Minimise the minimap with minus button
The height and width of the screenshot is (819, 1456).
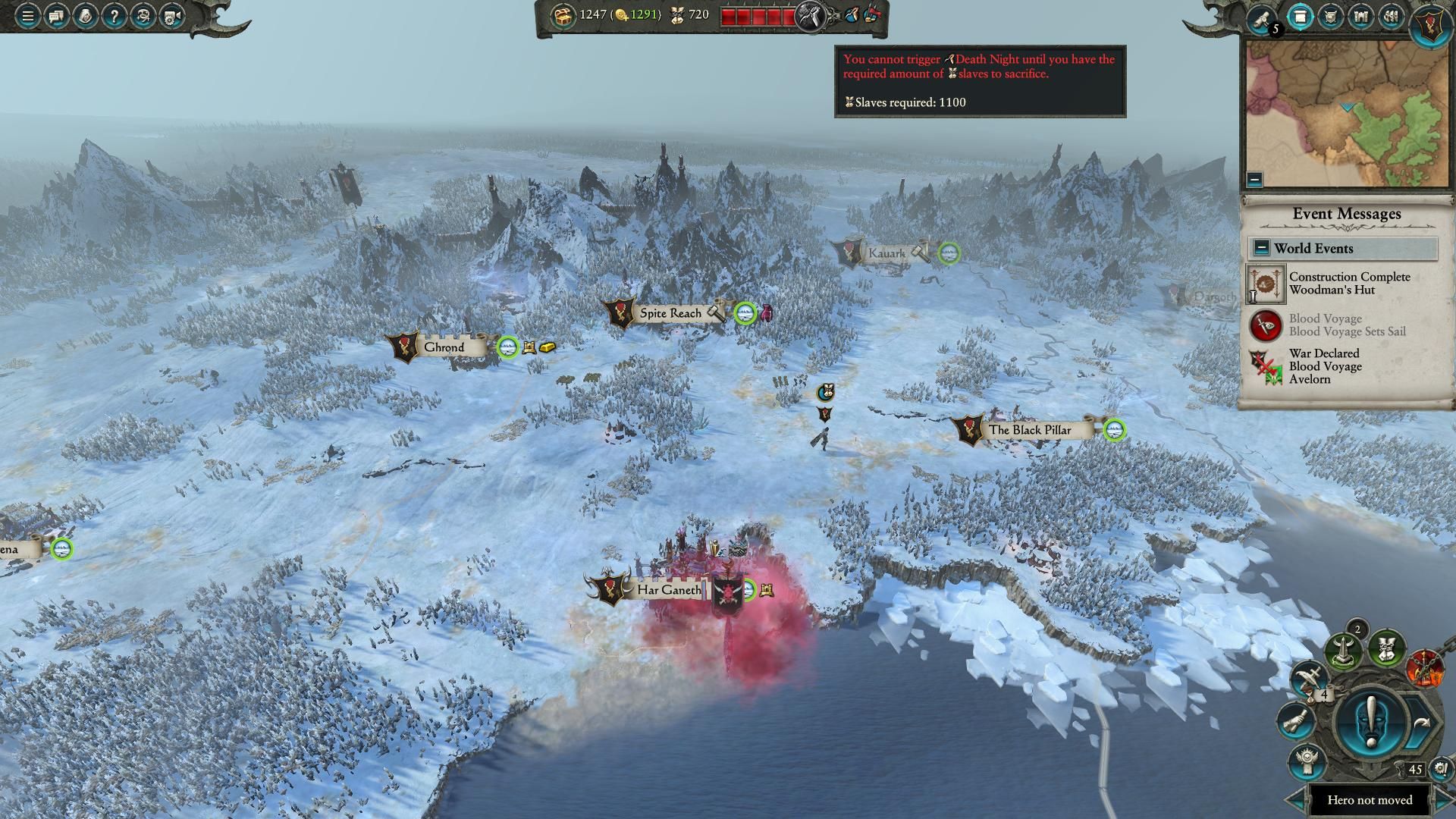click(1254, 180)
